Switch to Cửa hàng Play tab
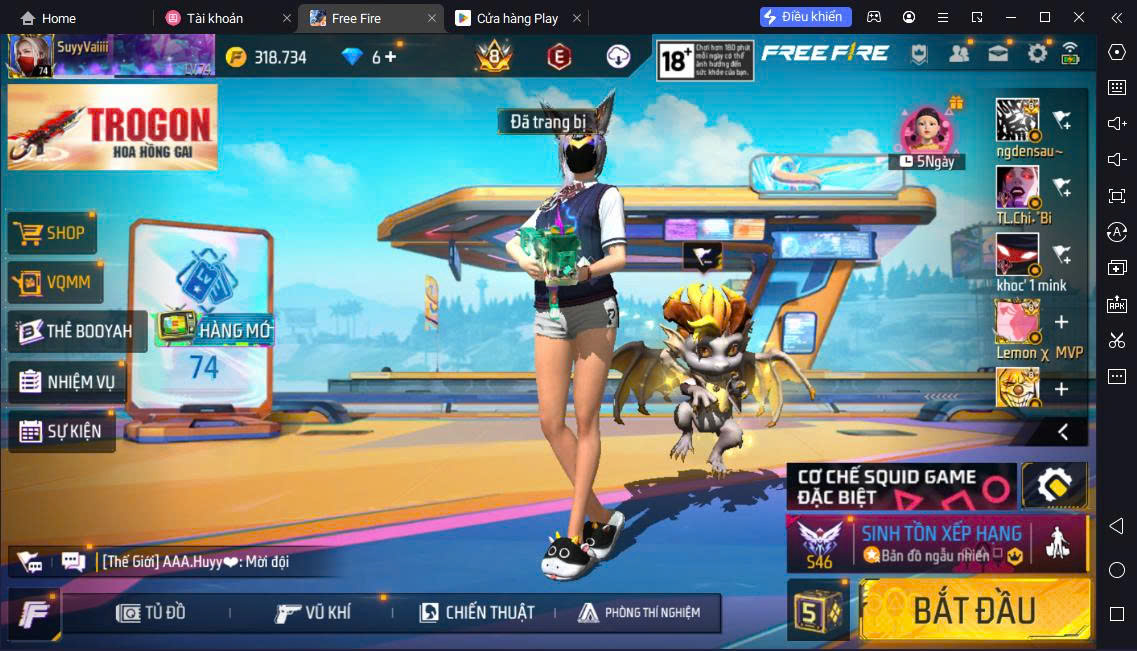This screenshot has height=651, width=1137. coord(517,18)
